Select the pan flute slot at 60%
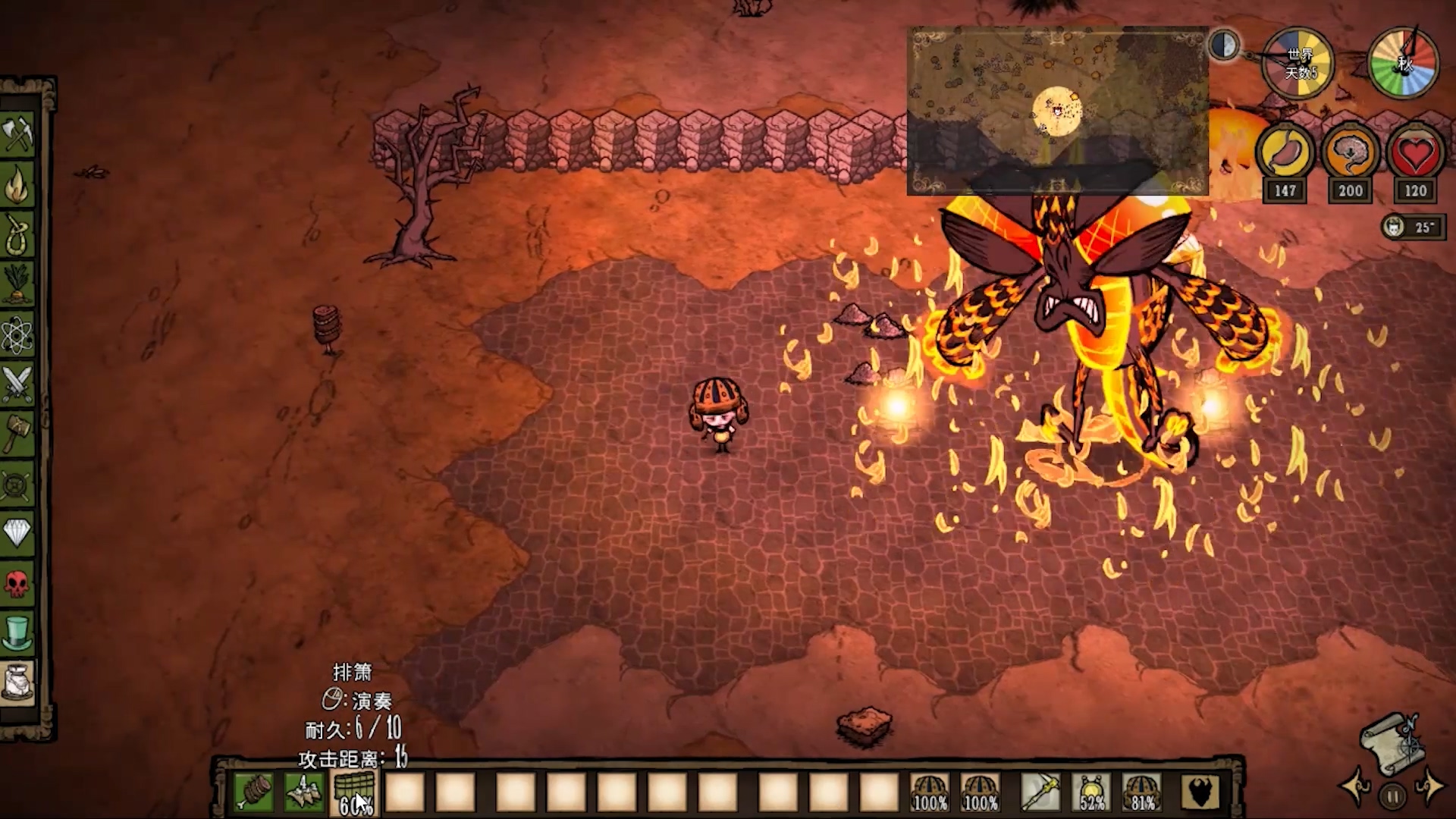 354,792
